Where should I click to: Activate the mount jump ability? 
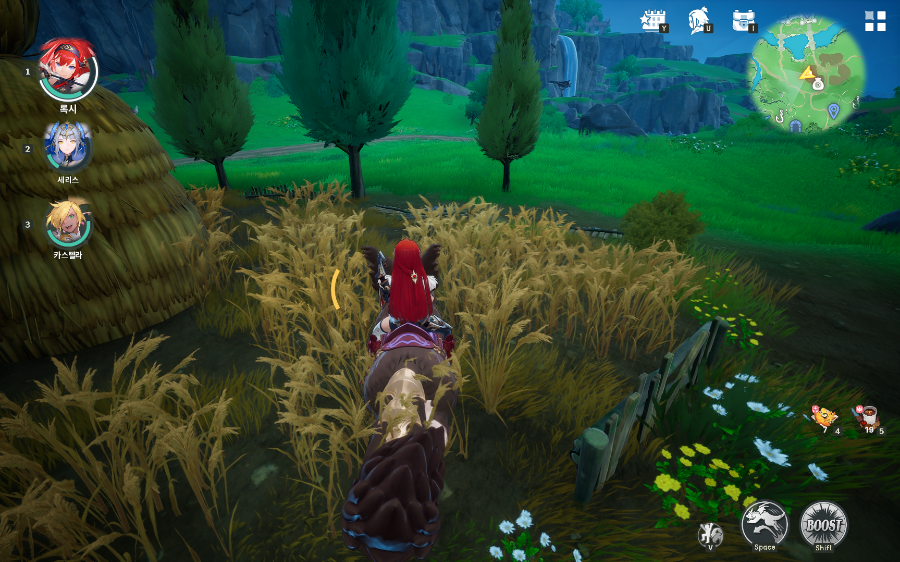pos(765,523)
